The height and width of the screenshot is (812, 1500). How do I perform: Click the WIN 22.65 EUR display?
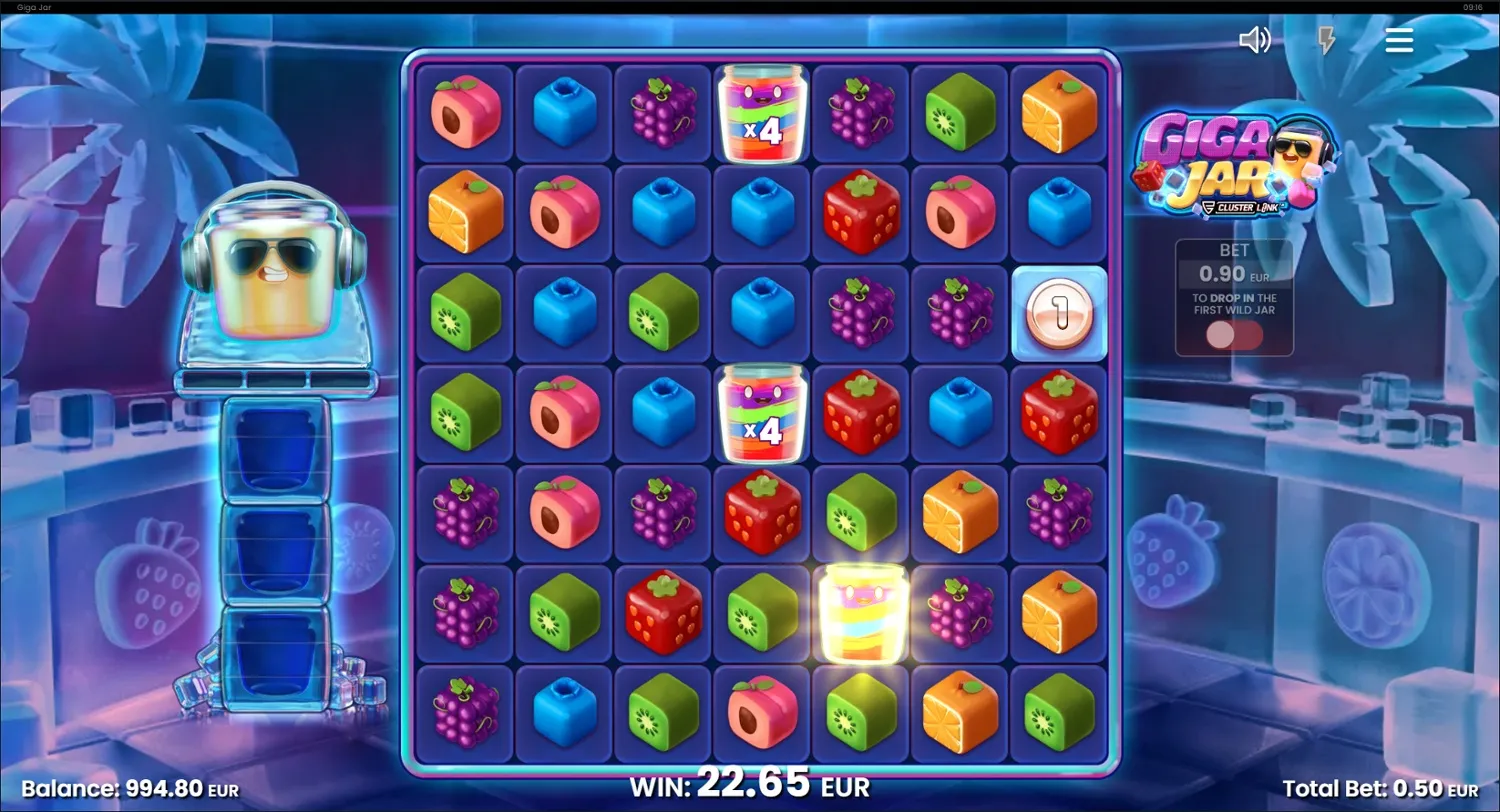point(749,786)
